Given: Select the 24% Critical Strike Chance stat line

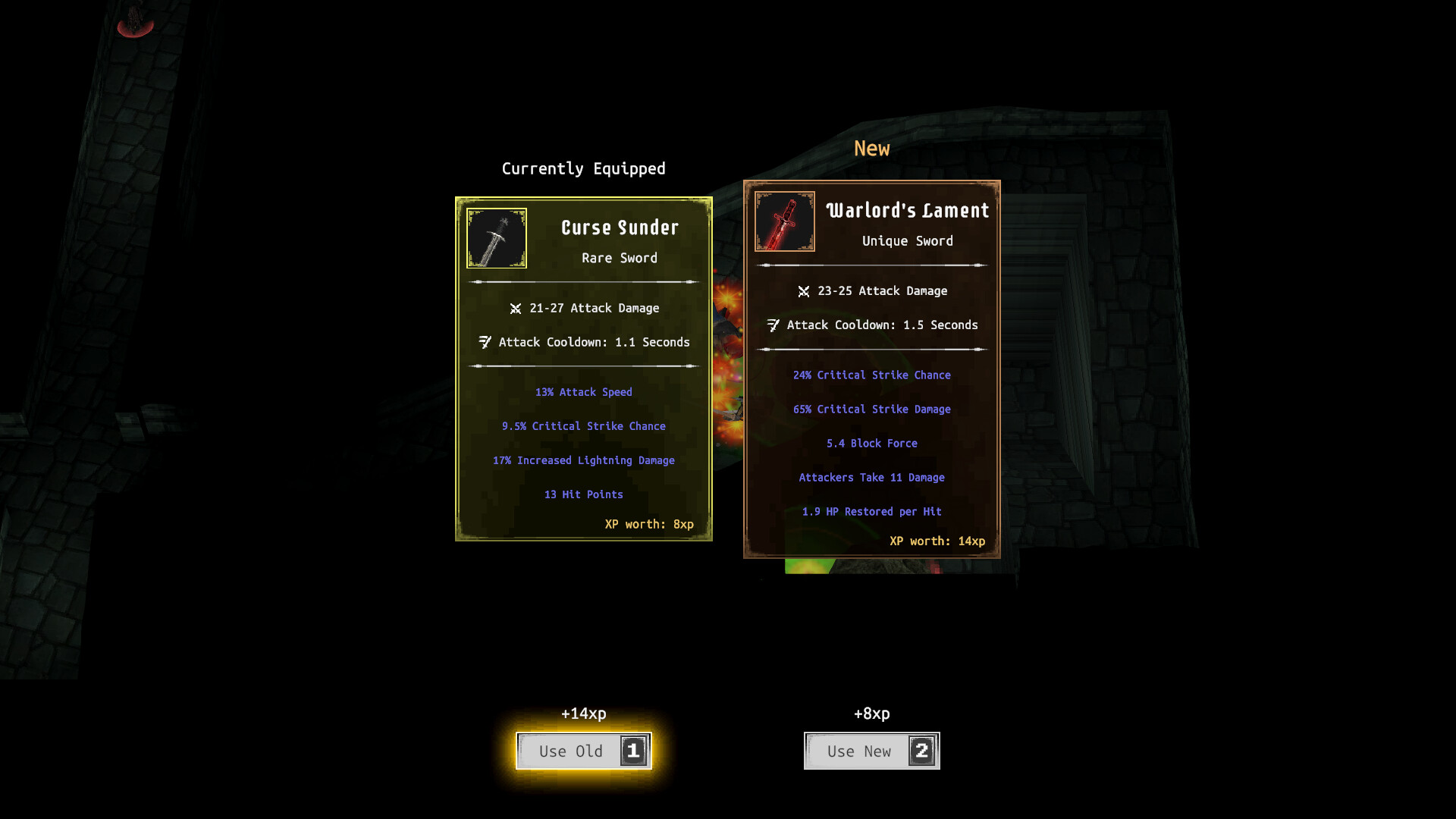Looking at the screenshot, I should pyautogui.click(x=872, y=375).
